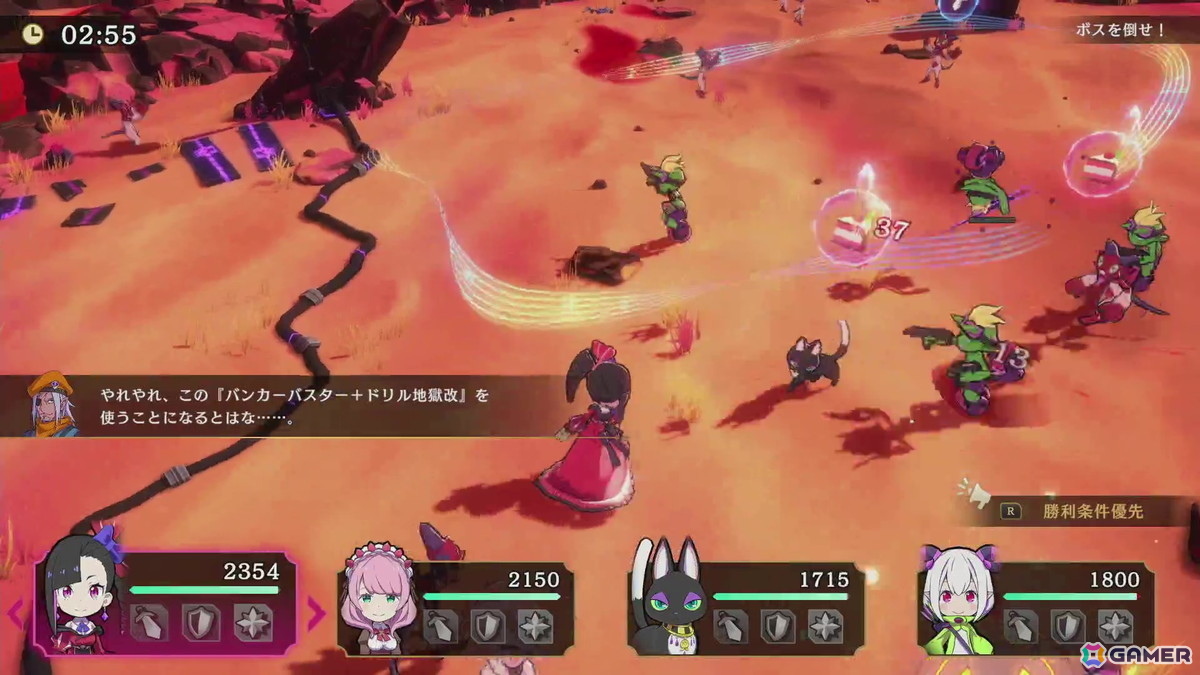Click the black cat's star status icon
Screen dimensions: 1200x675
(x=825, y=626)
